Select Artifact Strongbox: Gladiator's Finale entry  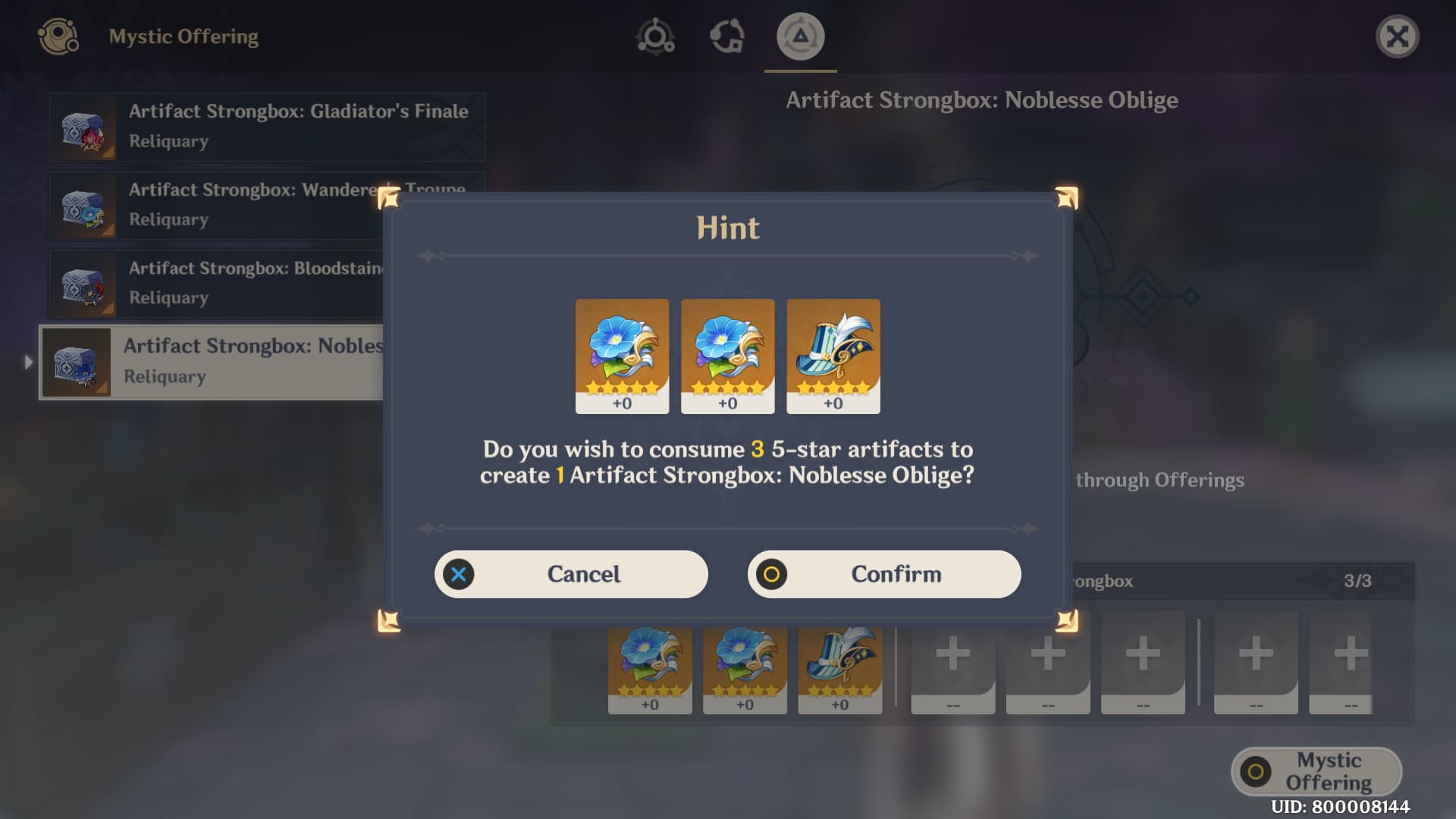click(x=267, y=127)
